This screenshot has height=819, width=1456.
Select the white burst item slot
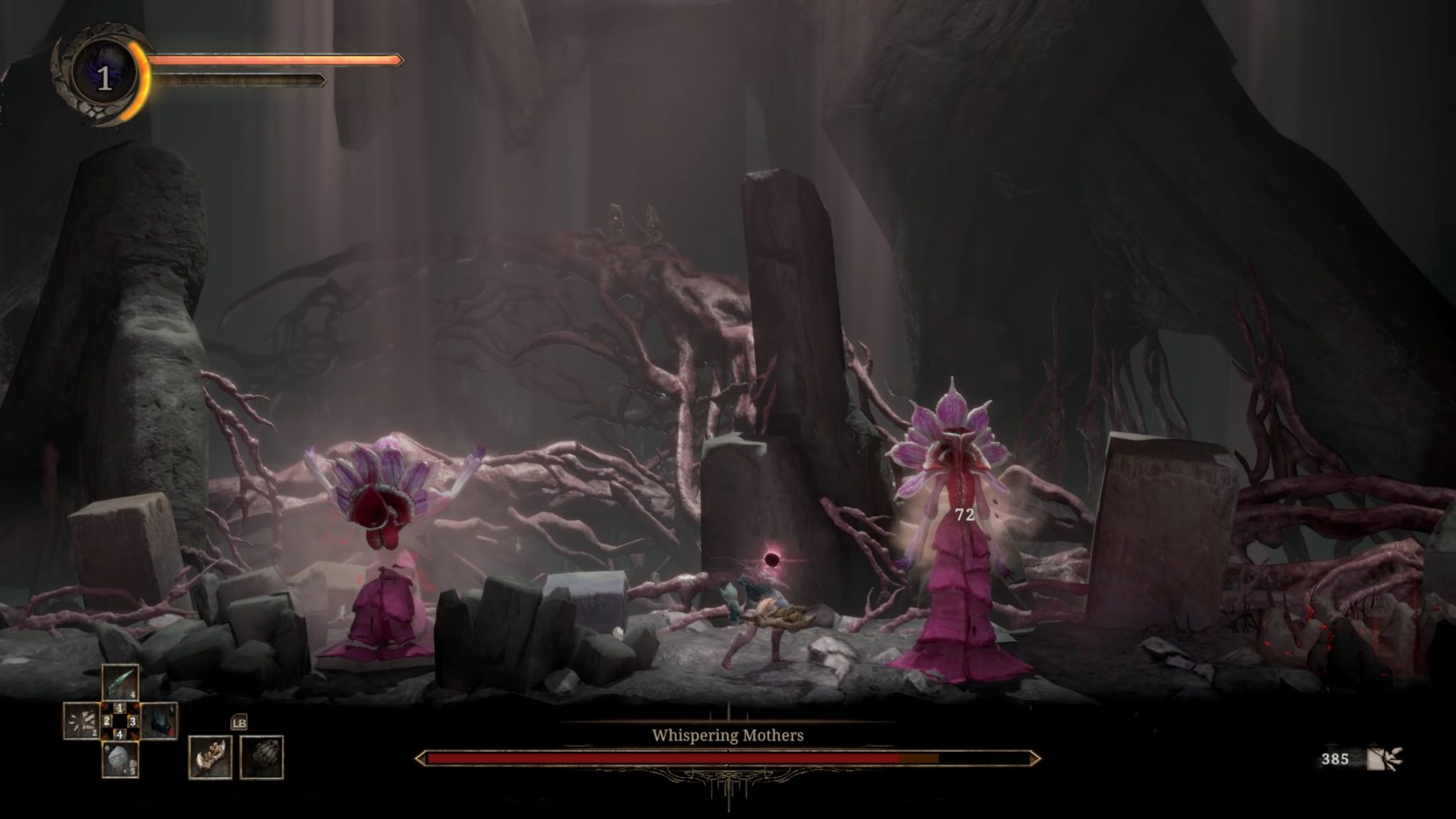point(82,721)
